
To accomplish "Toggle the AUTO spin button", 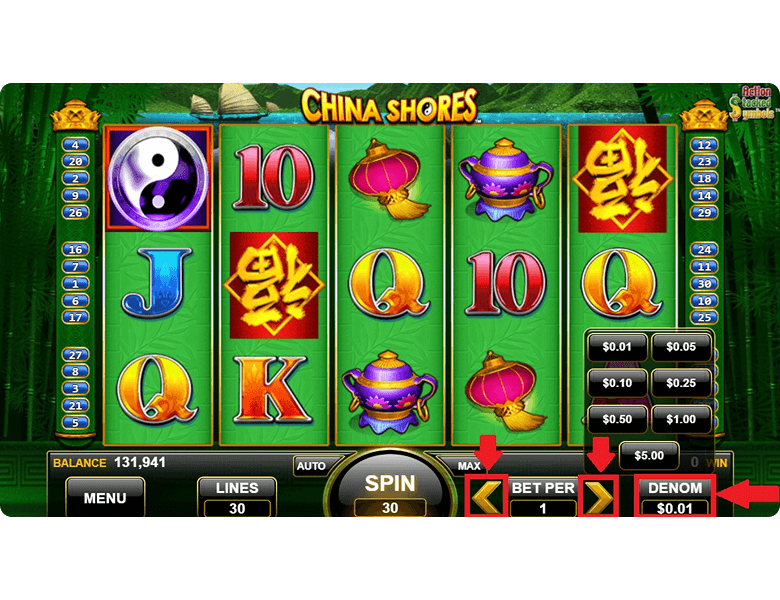I will click(311, 466).
